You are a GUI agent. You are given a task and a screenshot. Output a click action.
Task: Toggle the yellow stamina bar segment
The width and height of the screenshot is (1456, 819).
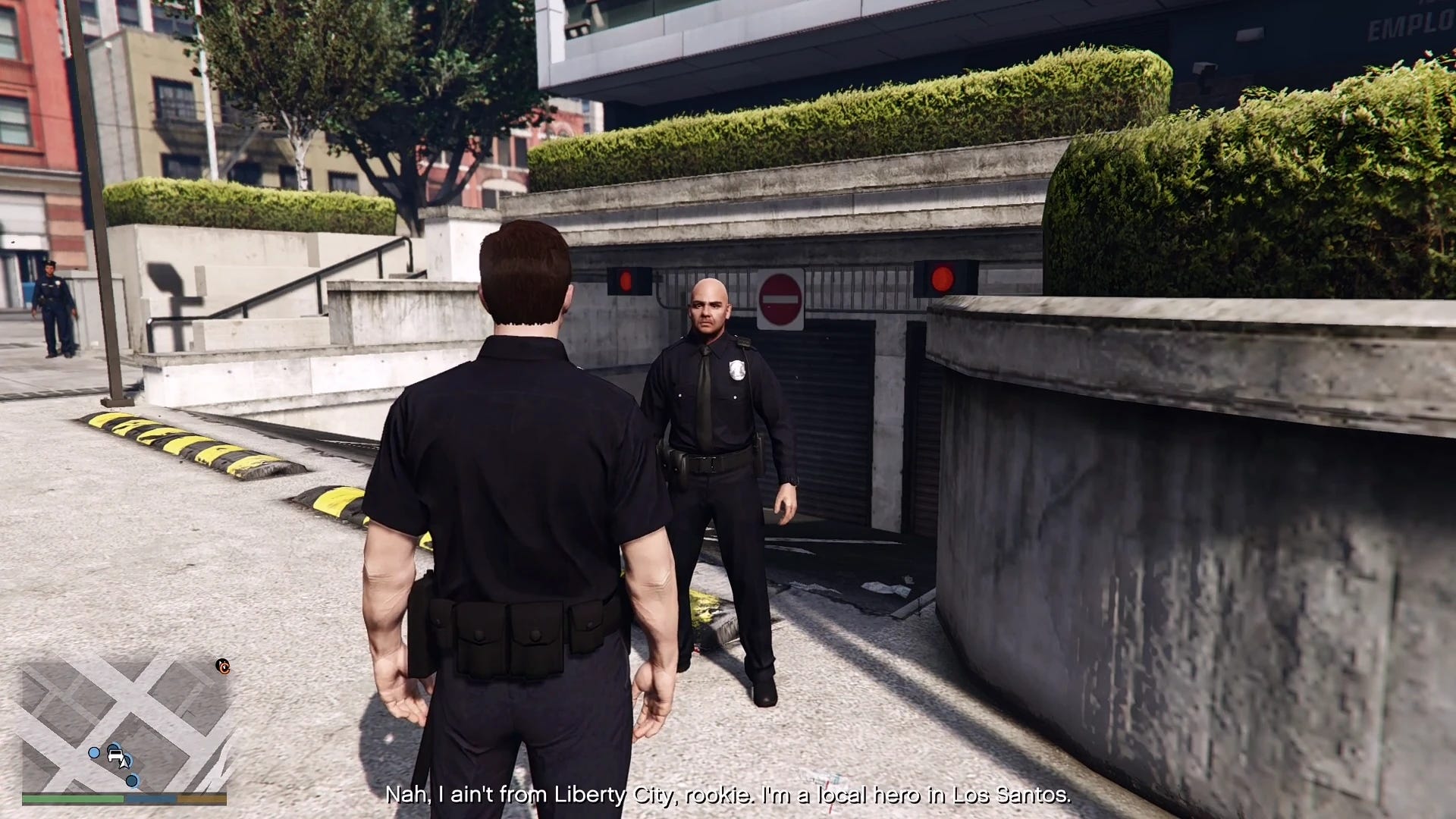pos(202,799)
